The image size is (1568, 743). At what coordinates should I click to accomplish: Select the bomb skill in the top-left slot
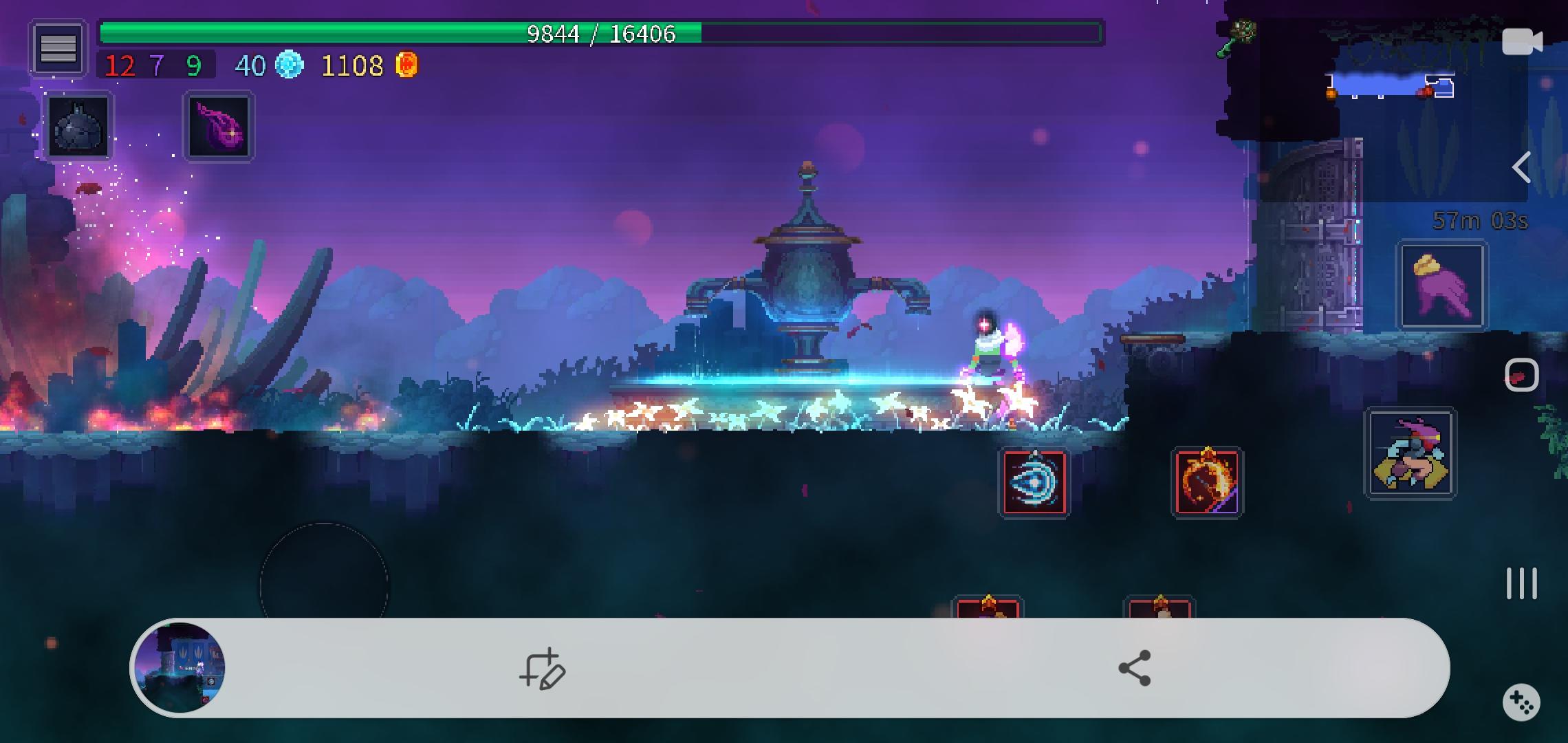tap(77, 125)
